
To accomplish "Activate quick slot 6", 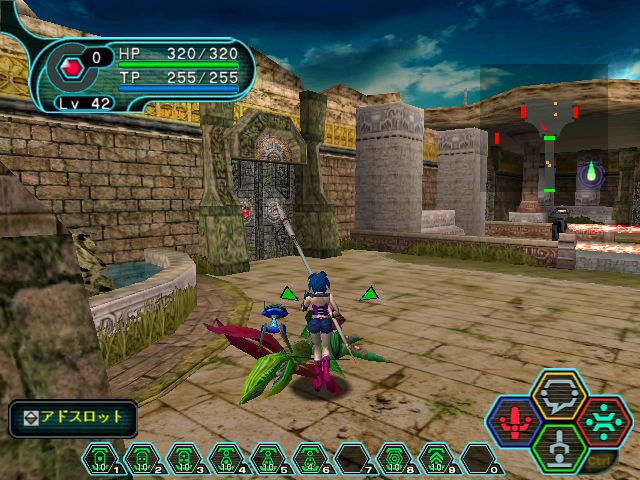I will click(312, 458).
